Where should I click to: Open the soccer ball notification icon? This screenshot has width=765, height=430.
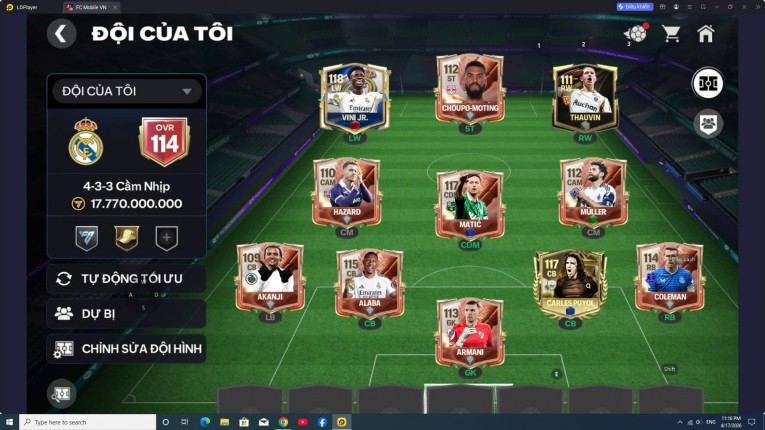635,34
